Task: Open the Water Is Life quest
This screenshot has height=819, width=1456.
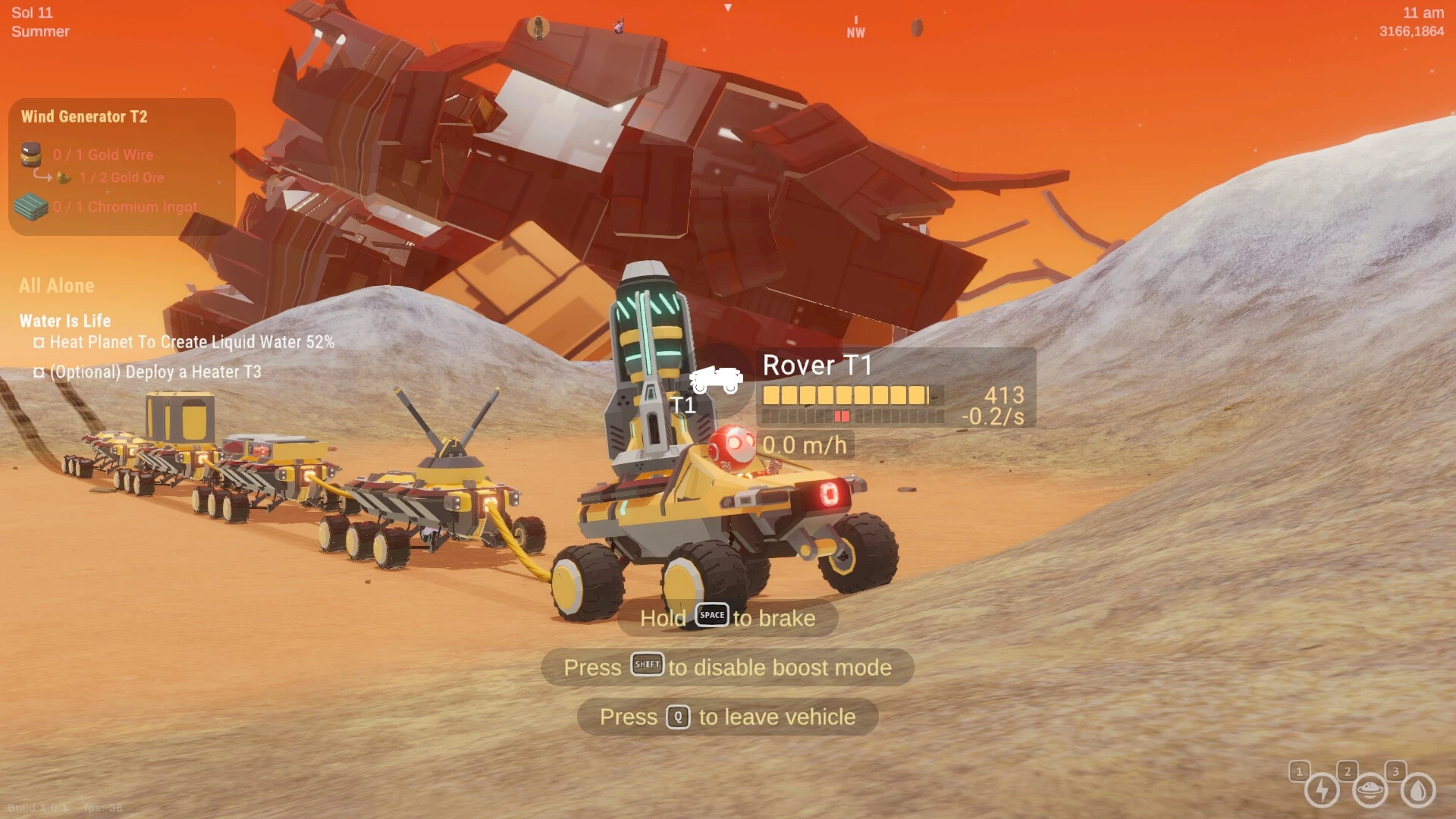Action: pyautogui.click(x=65, y=321)
